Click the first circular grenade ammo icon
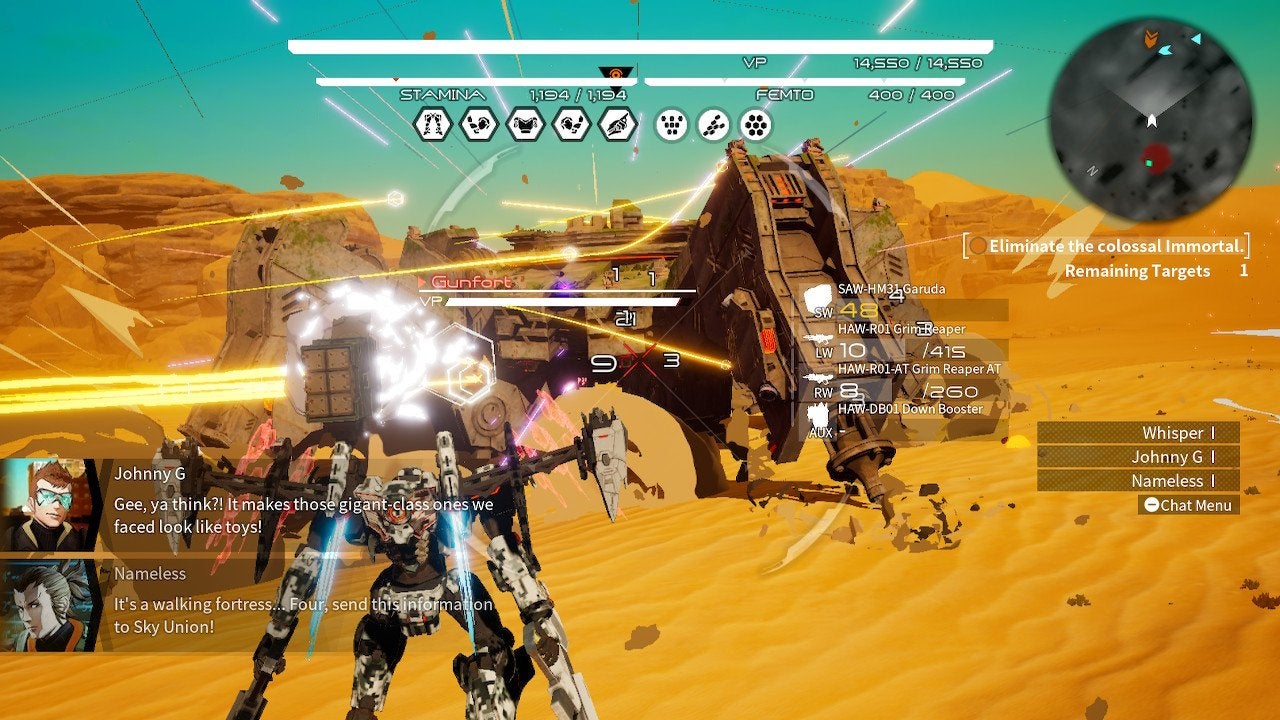The image size is (1280, 720). pos(671,124)
